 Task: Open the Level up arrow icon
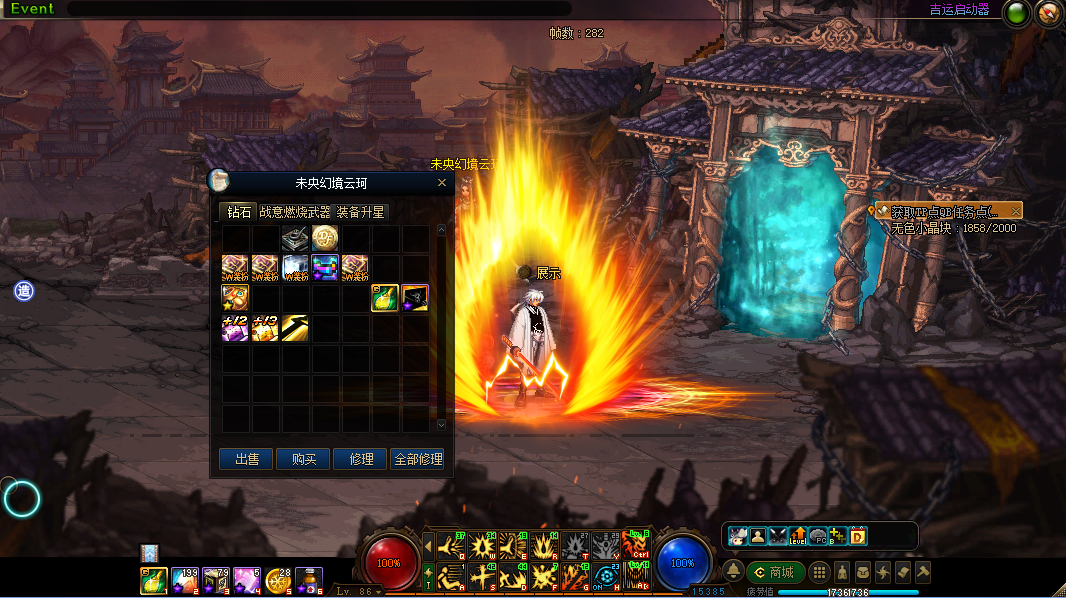(x=798, y=536)
